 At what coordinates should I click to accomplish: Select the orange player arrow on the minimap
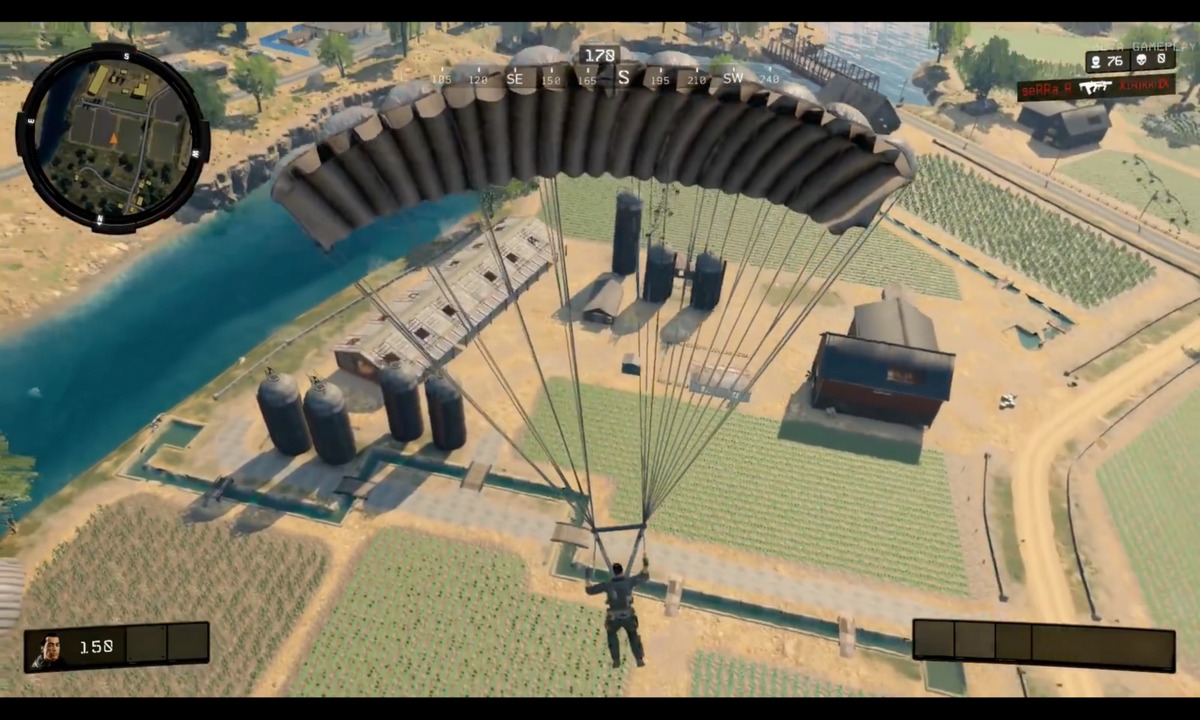(x=113, y=139)
